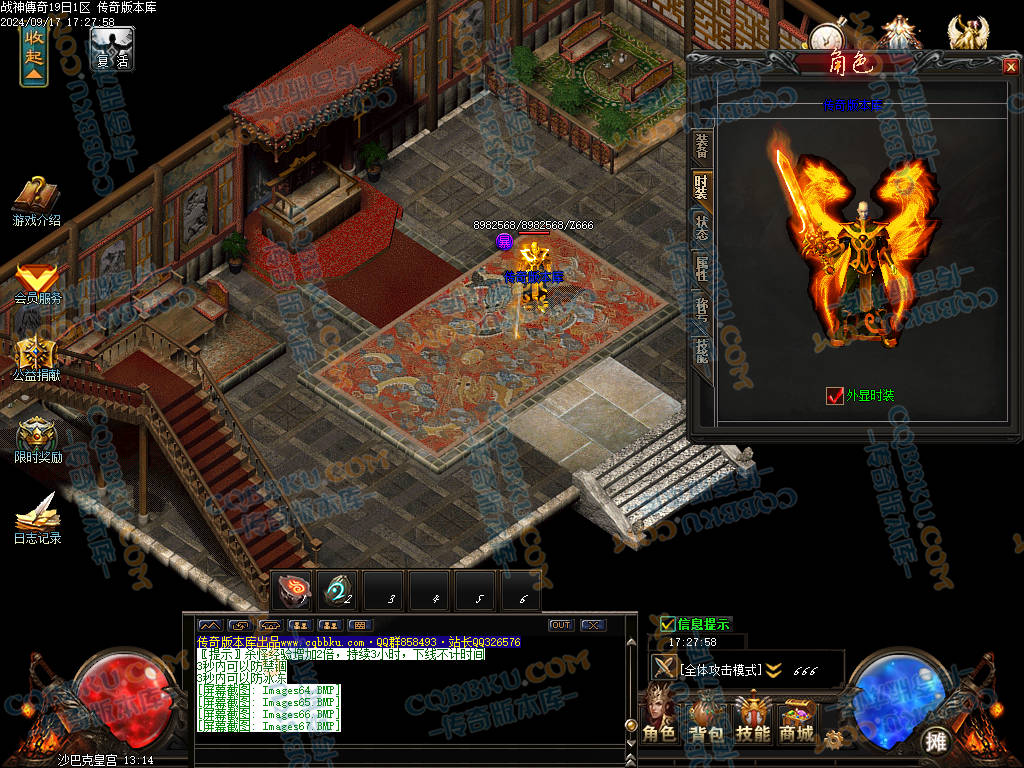Screen dimensions: 1024x768
Task: Use the teal stone in hotbar slot 2
Action: pyautogui.click(x=338, y=591)
